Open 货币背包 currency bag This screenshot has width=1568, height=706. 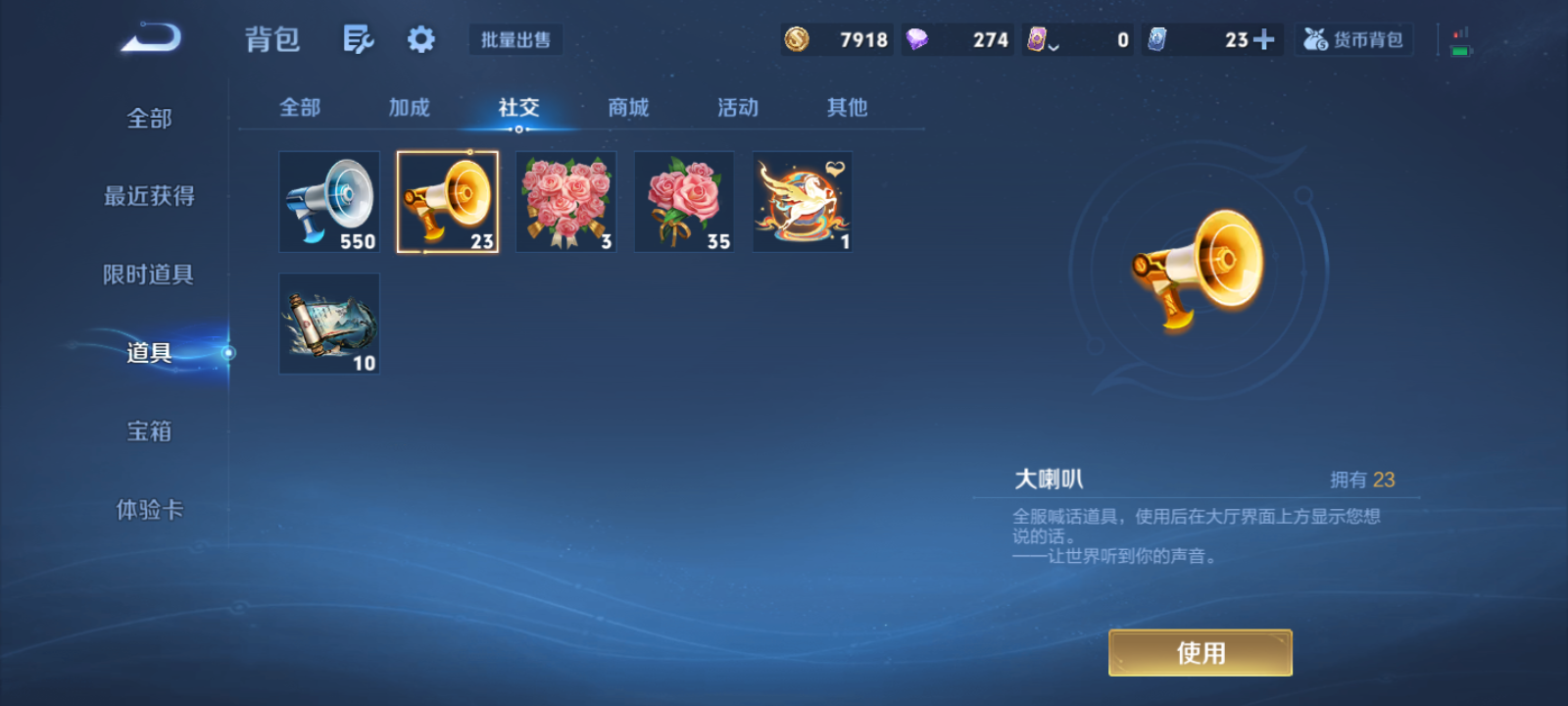click(x=1353, y=39)
